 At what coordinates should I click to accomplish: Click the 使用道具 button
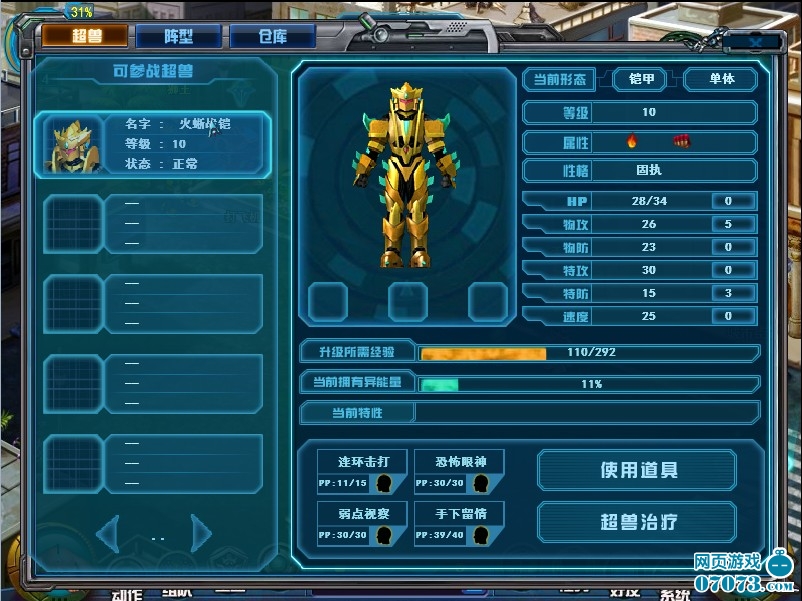639,470
